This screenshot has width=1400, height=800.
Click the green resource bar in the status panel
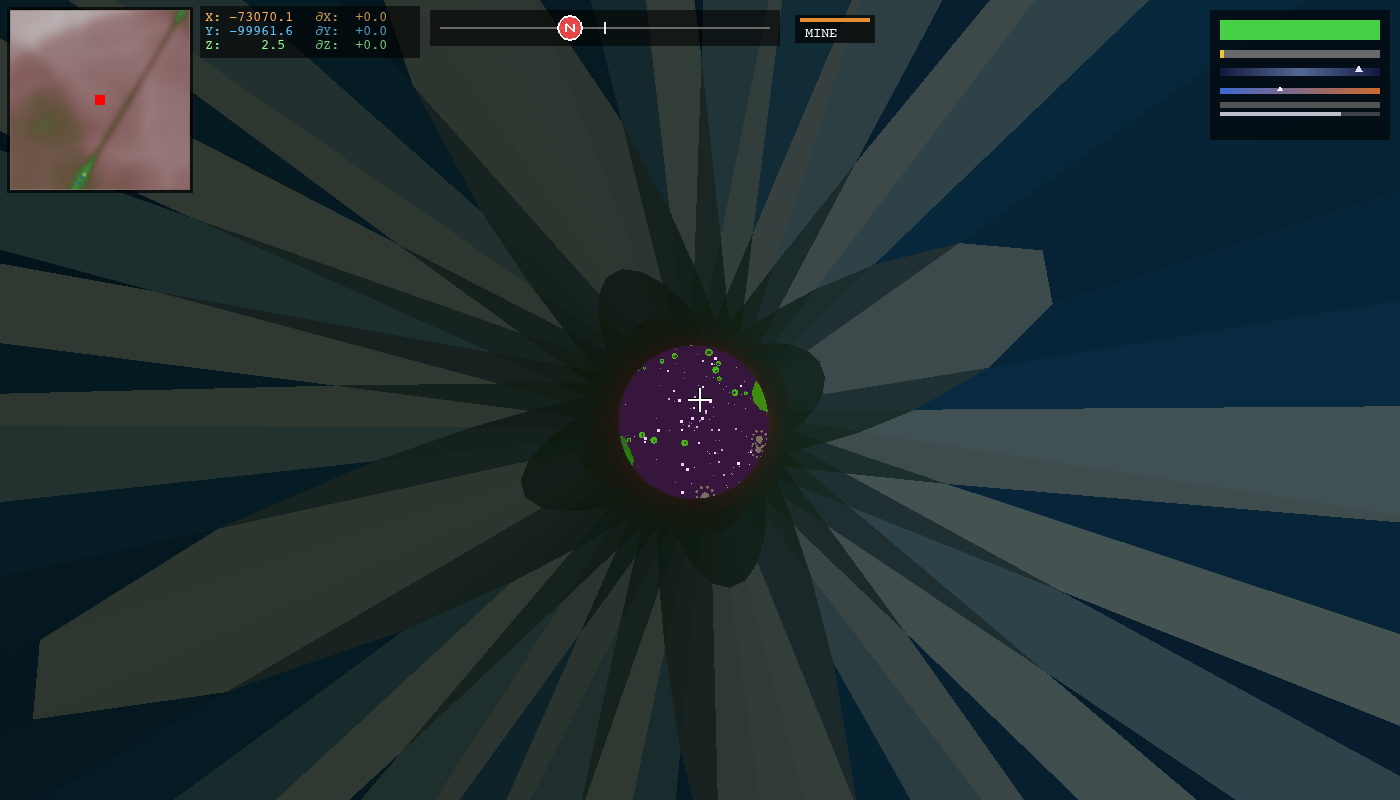[x=1299, y=30]
